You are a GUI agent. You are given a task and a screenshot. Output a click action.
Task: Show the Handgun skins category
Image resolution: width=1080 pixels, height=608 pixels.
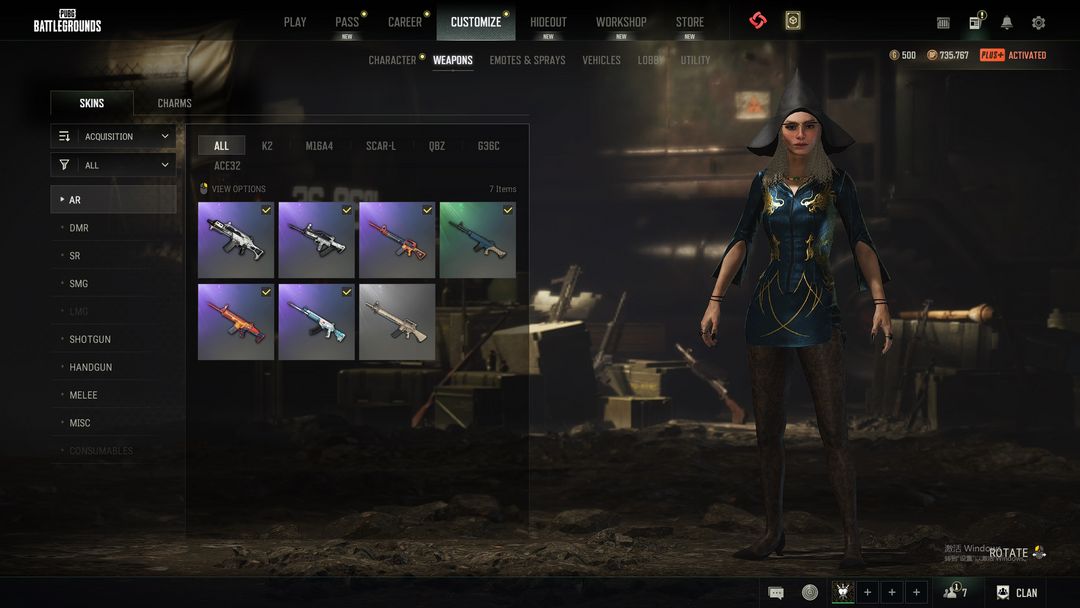click(x=90, y=367)
